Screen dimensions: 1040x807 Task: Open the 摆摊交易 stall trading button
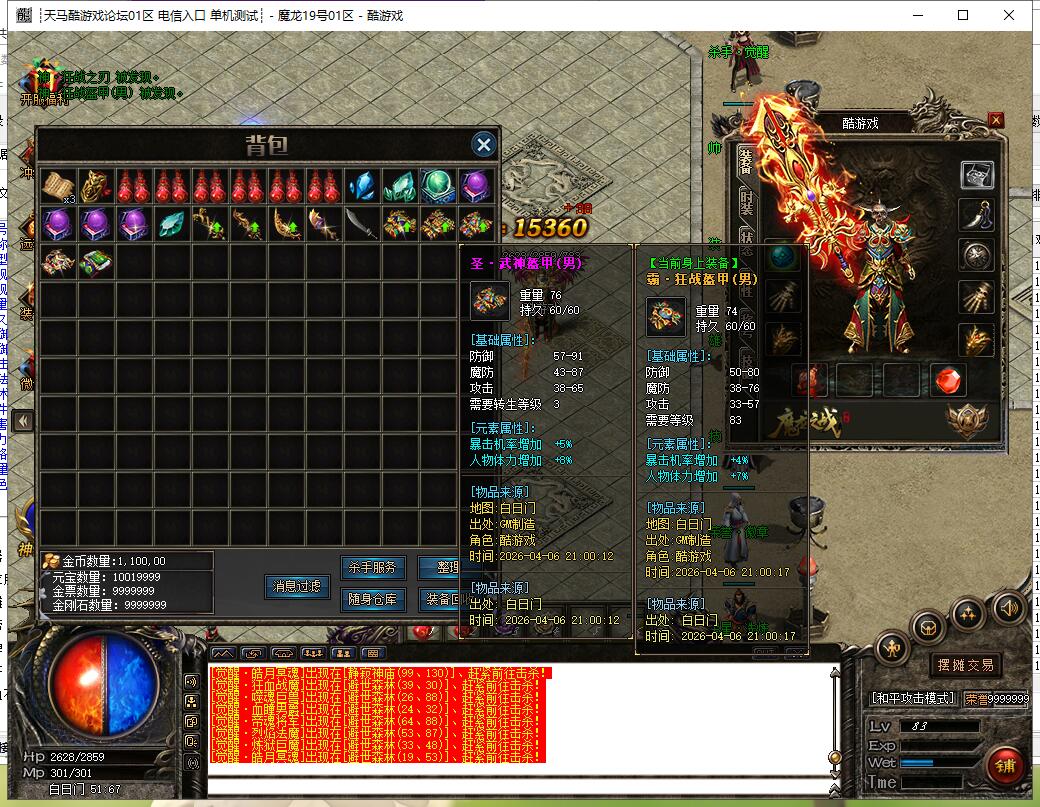tap(964, 665)
